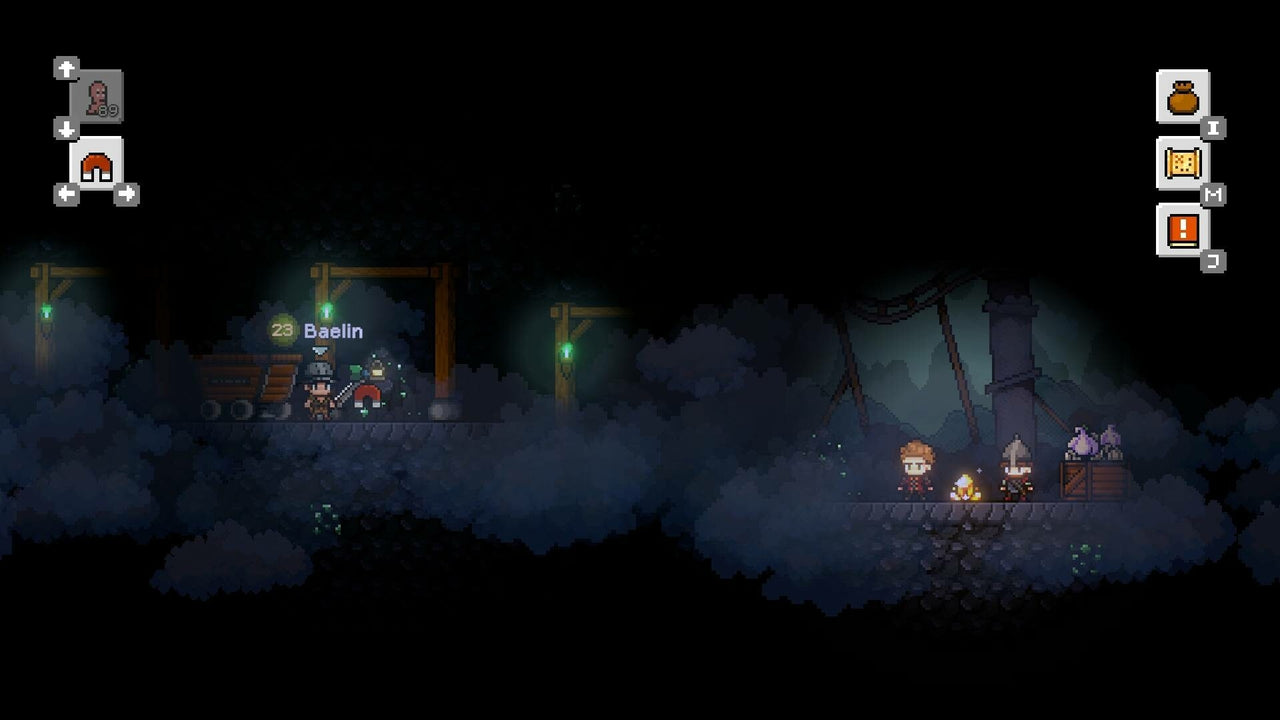The width and height of the screenshot is (1280, 720).
Task: Click the up arrow above the bait slot
Action: [66, 68]
